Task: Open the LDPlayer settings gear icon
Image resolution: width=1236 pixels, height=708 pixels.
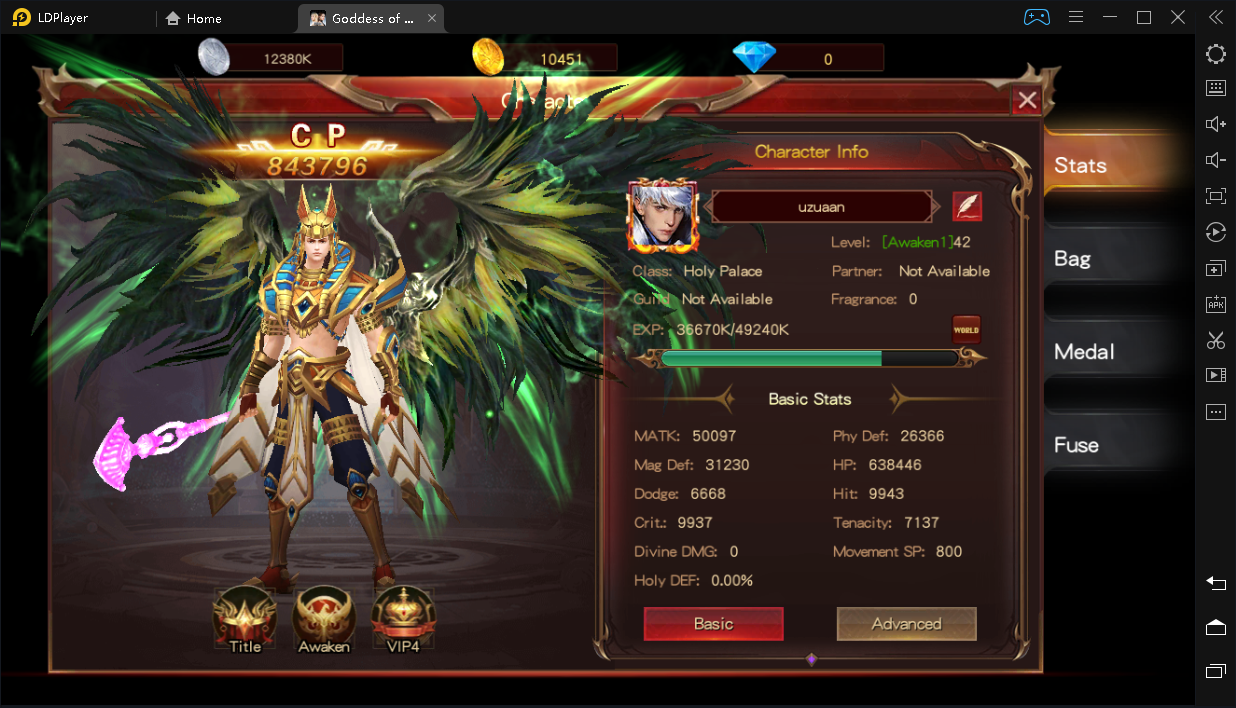Action: coord(1216,54)
